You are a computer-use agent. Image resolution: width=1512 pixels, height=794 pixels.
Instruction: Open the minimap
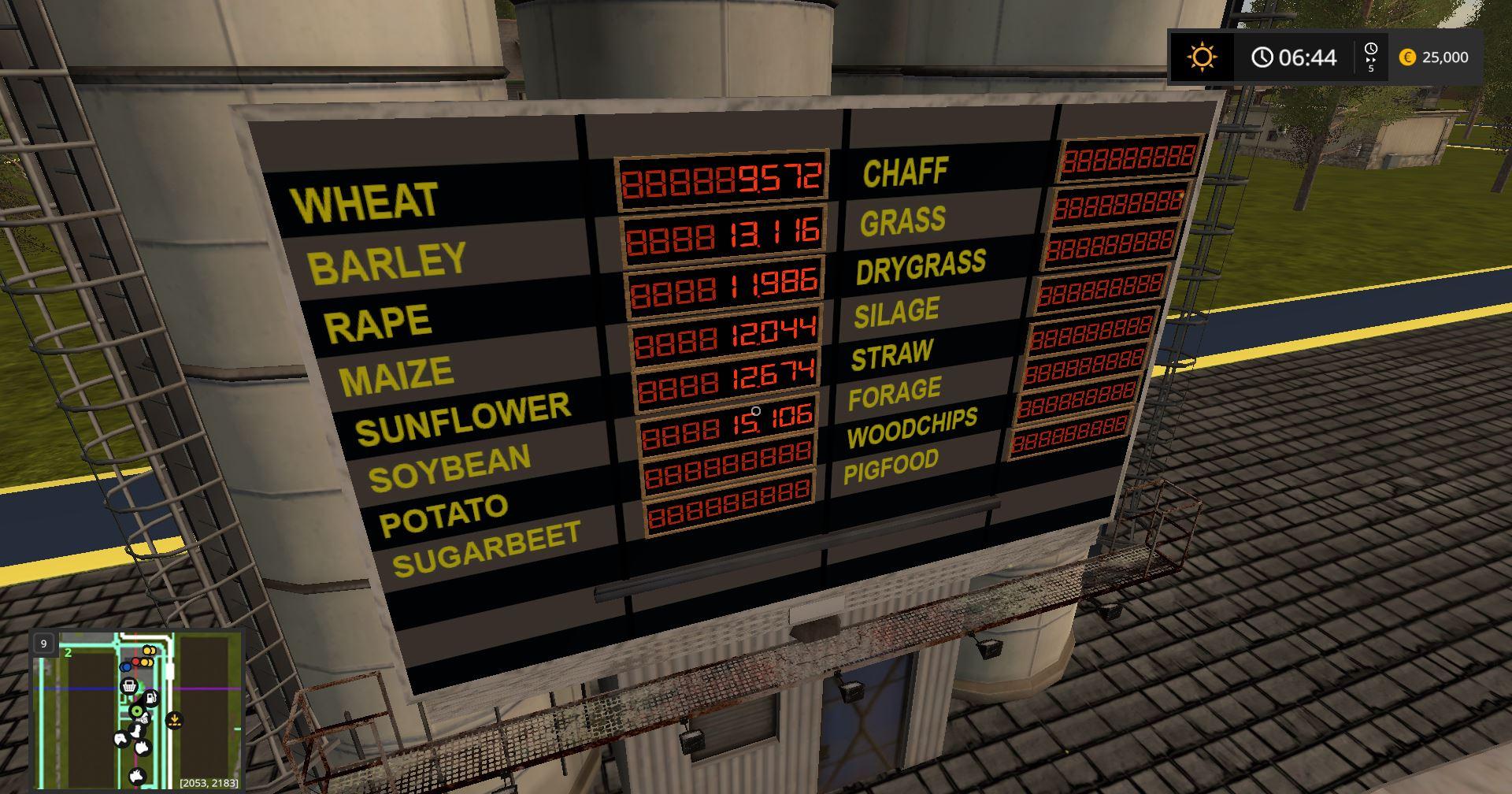138,711
